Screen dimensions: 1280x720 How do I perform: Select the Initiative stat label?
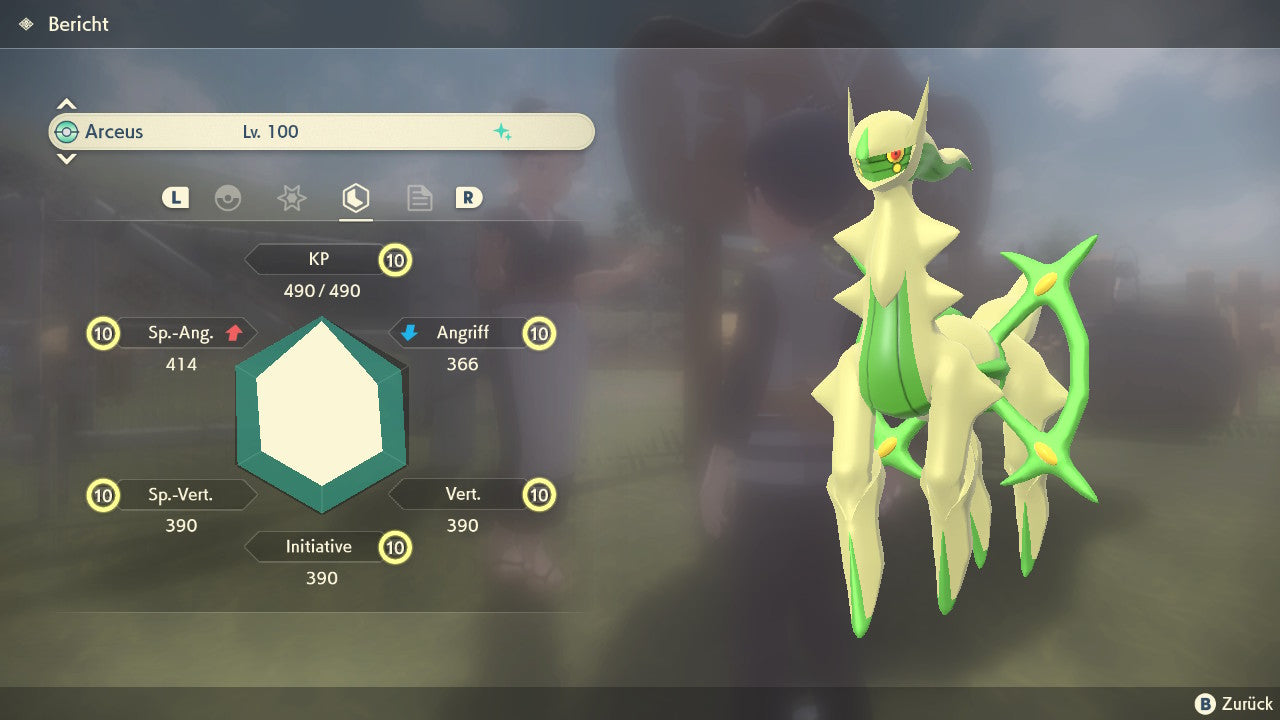[x=318, y=547]
